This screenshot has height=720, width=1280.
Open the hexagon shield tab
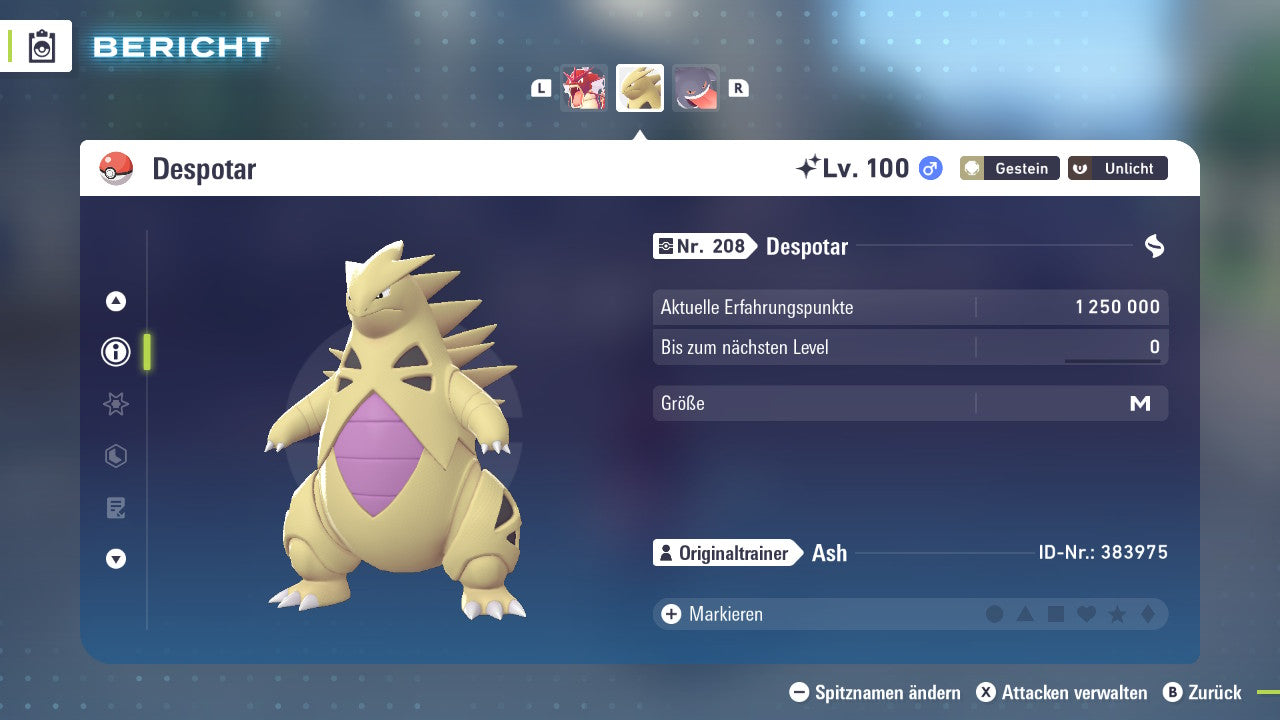coord(116,456)
